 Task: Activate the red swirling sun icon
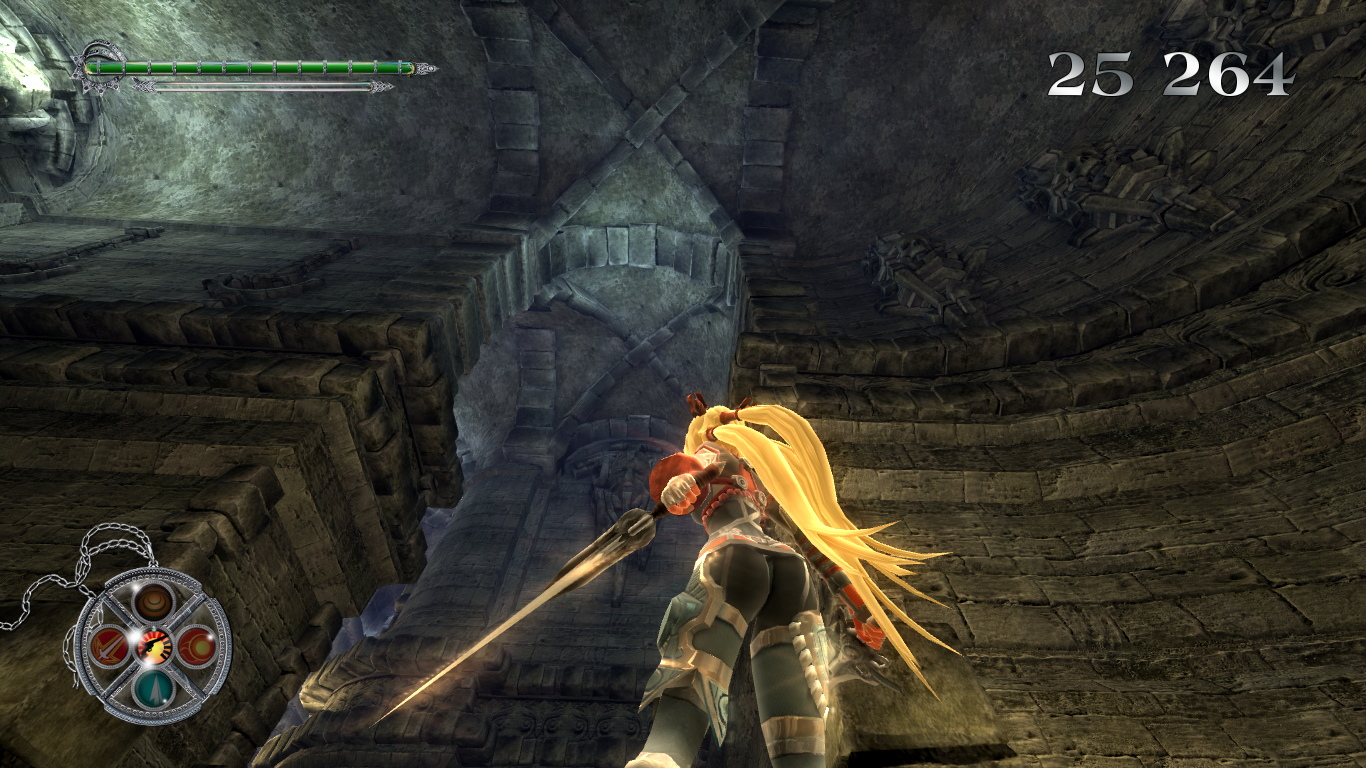[197, 644]
